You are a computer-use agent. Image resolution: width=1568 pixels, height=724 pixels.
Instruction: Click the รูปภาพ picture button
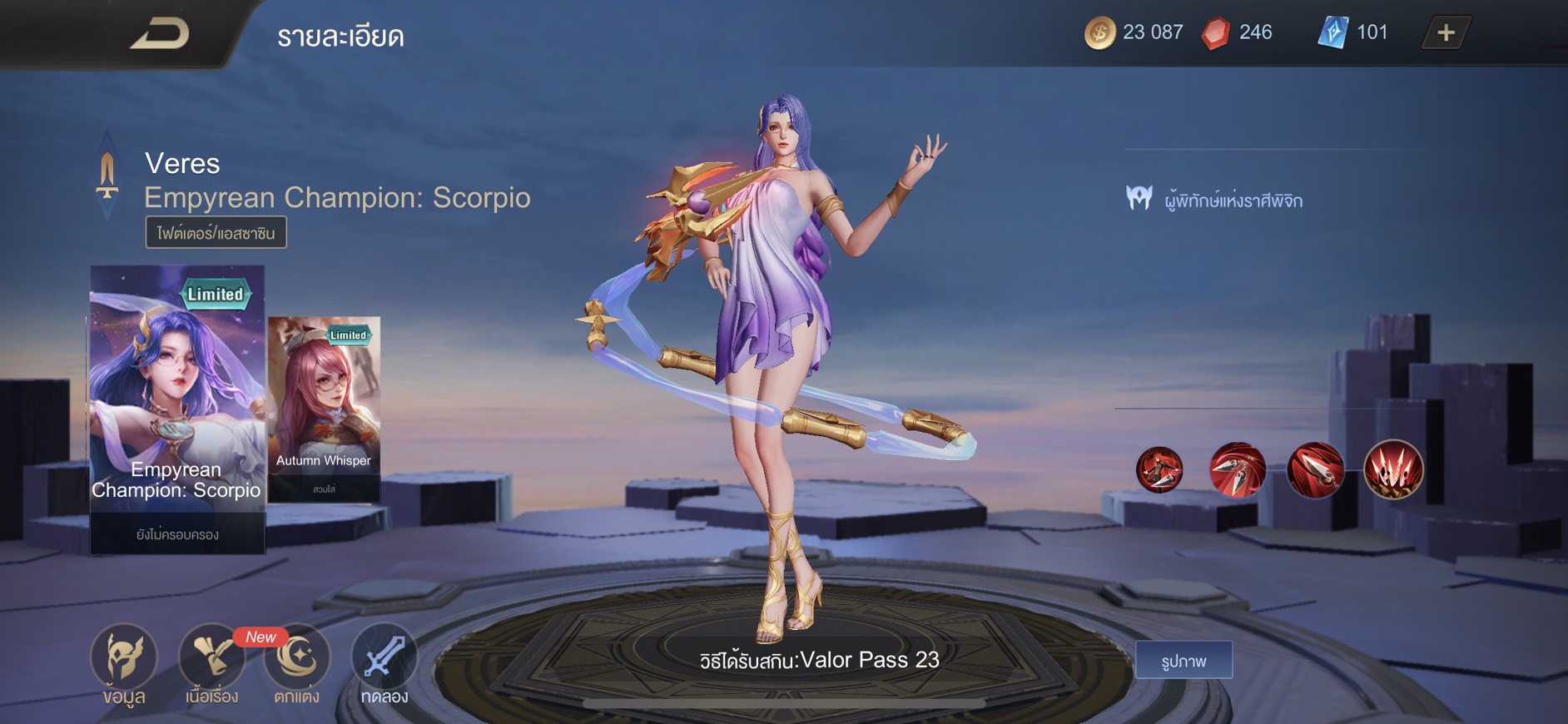(1183, 661)
